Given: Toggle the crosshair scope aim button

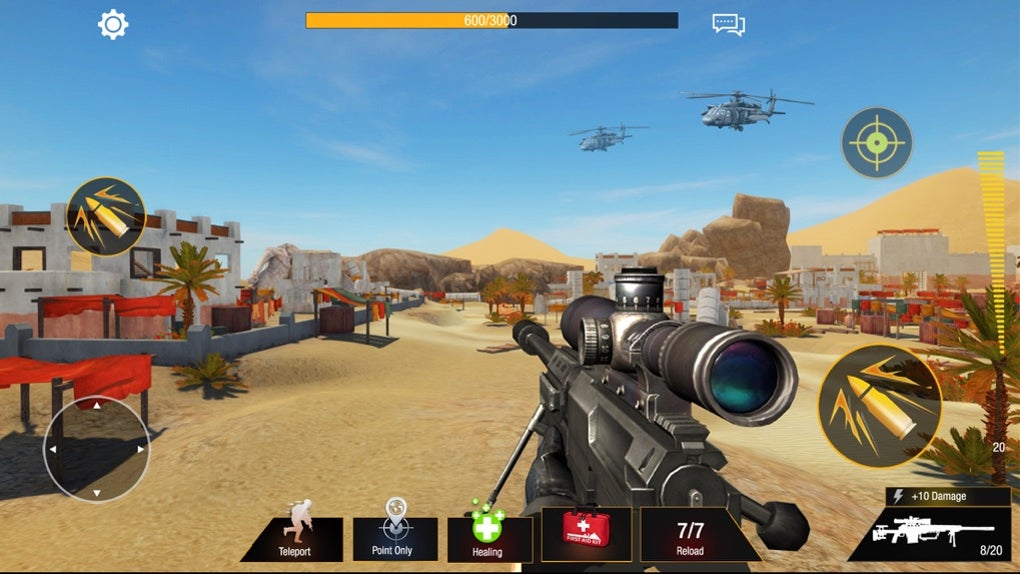Looking at the screenshot, I should click(x=876, y=143).
